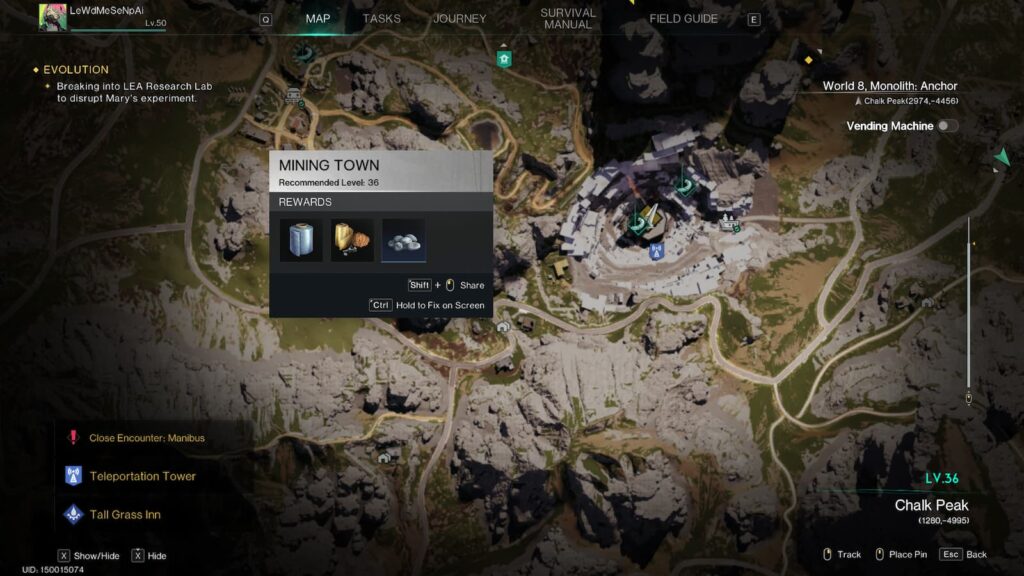Select the Survival Manual tab
Viewport: 1024px width, 576px height.
point(567,19)
